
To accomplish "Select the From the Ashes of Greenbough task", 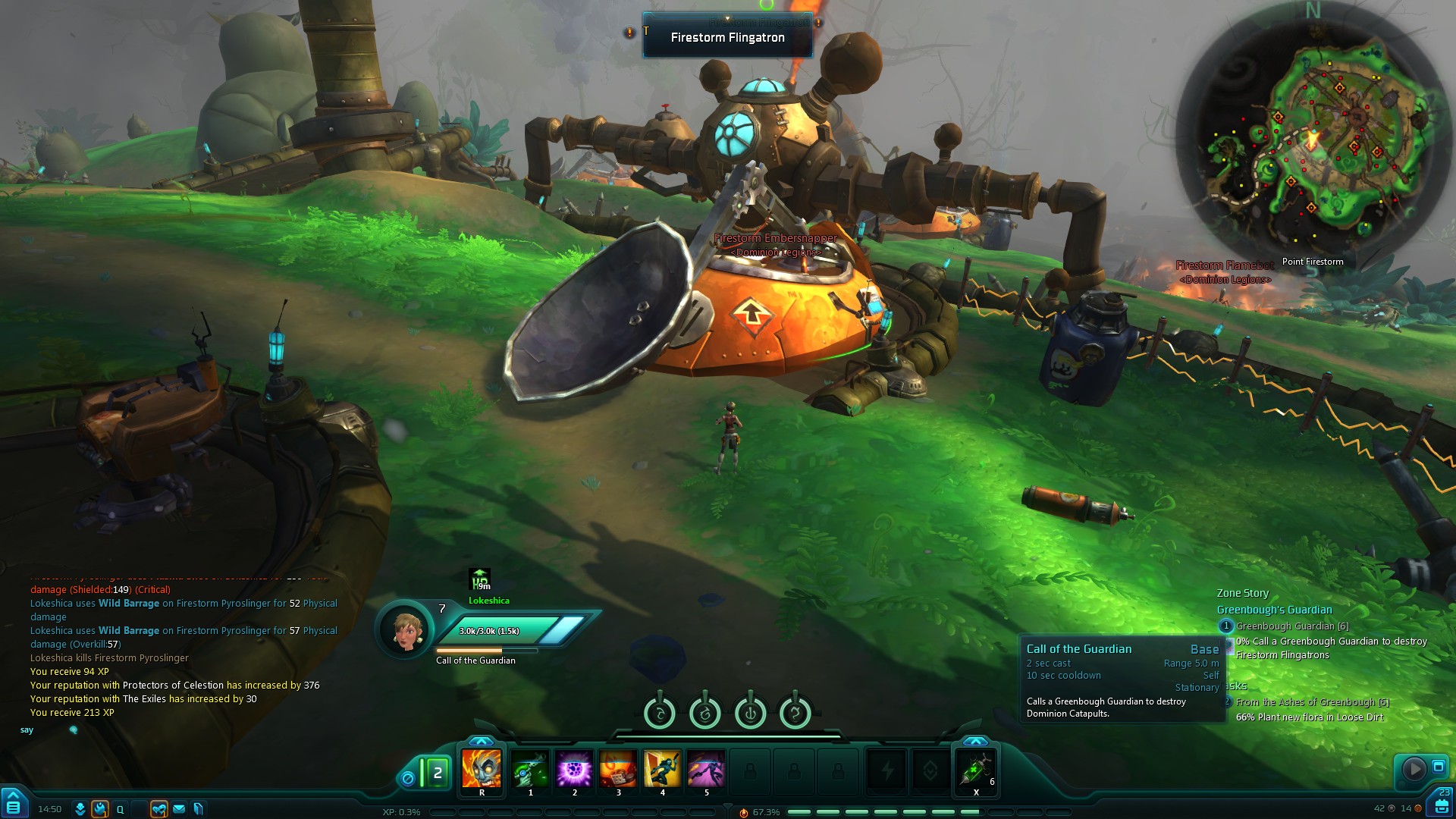I will click(x=1312, y=702).
